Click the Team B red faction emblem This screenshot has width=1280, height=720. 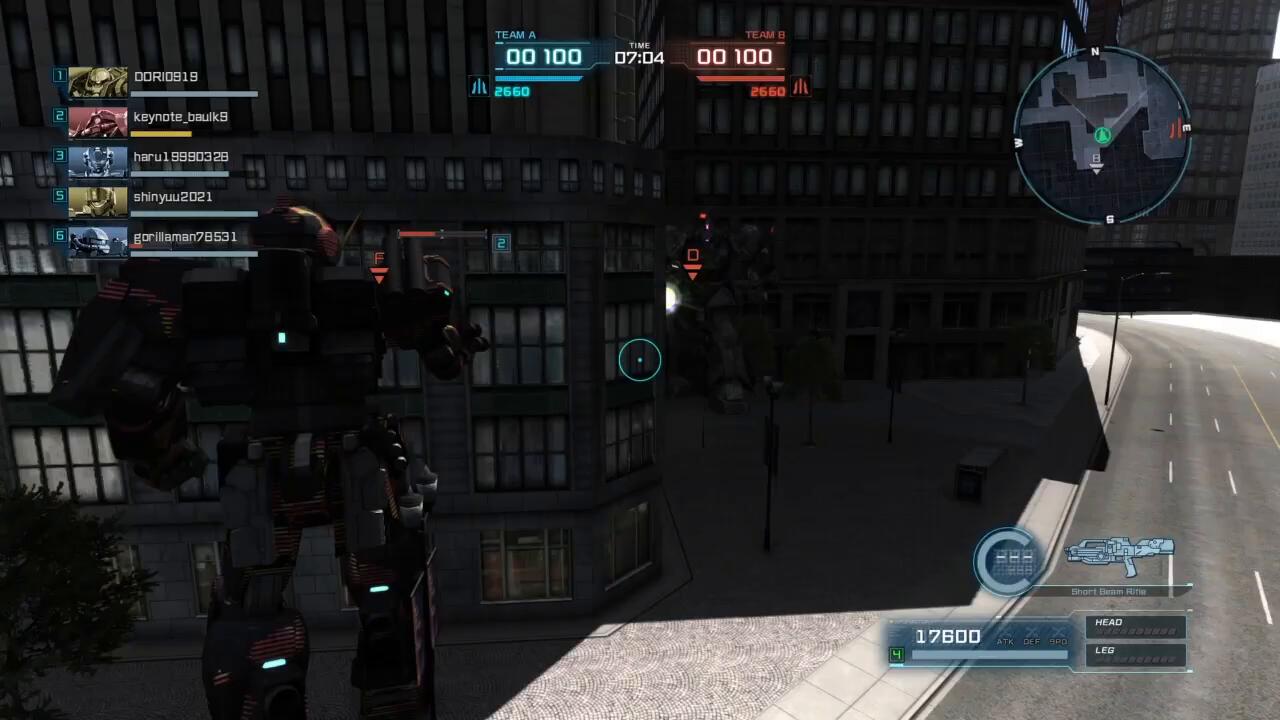point(800,87)
